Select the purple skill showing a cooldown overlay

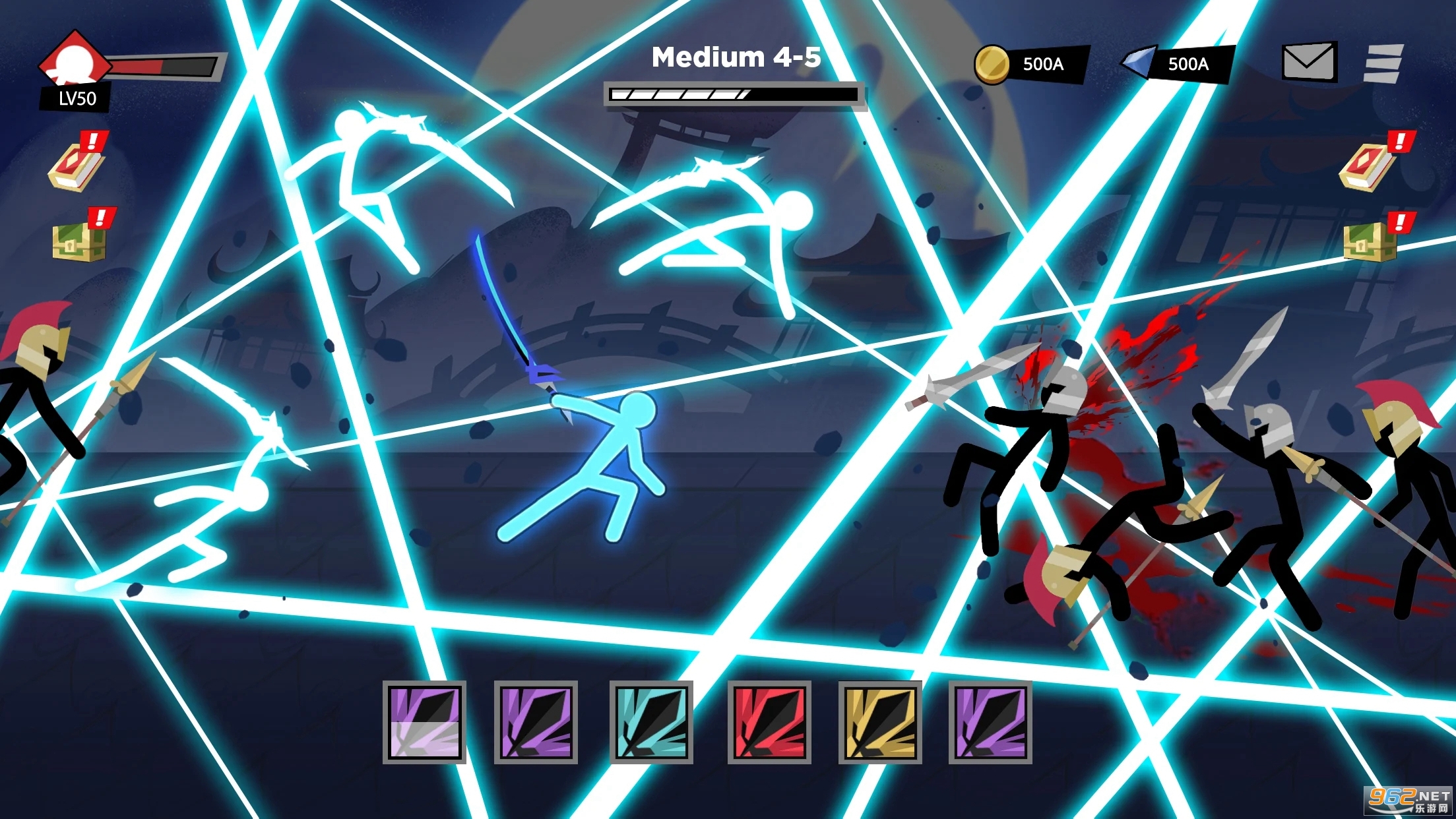coord(424,722)
